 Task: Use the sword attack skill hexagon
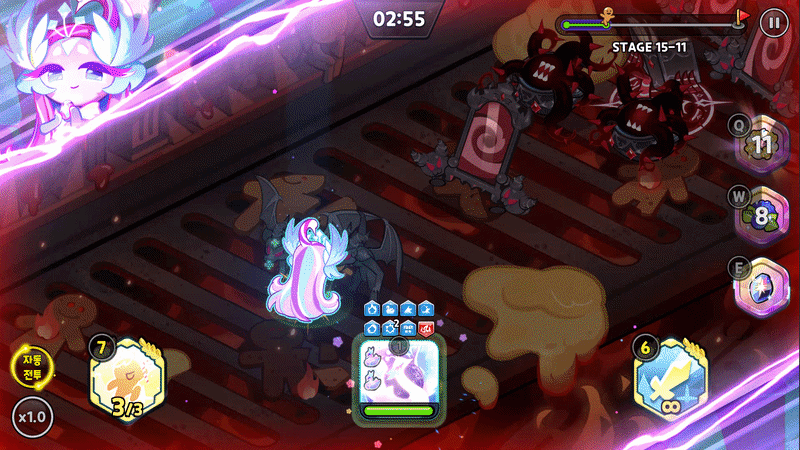click(x=672, y=382)
